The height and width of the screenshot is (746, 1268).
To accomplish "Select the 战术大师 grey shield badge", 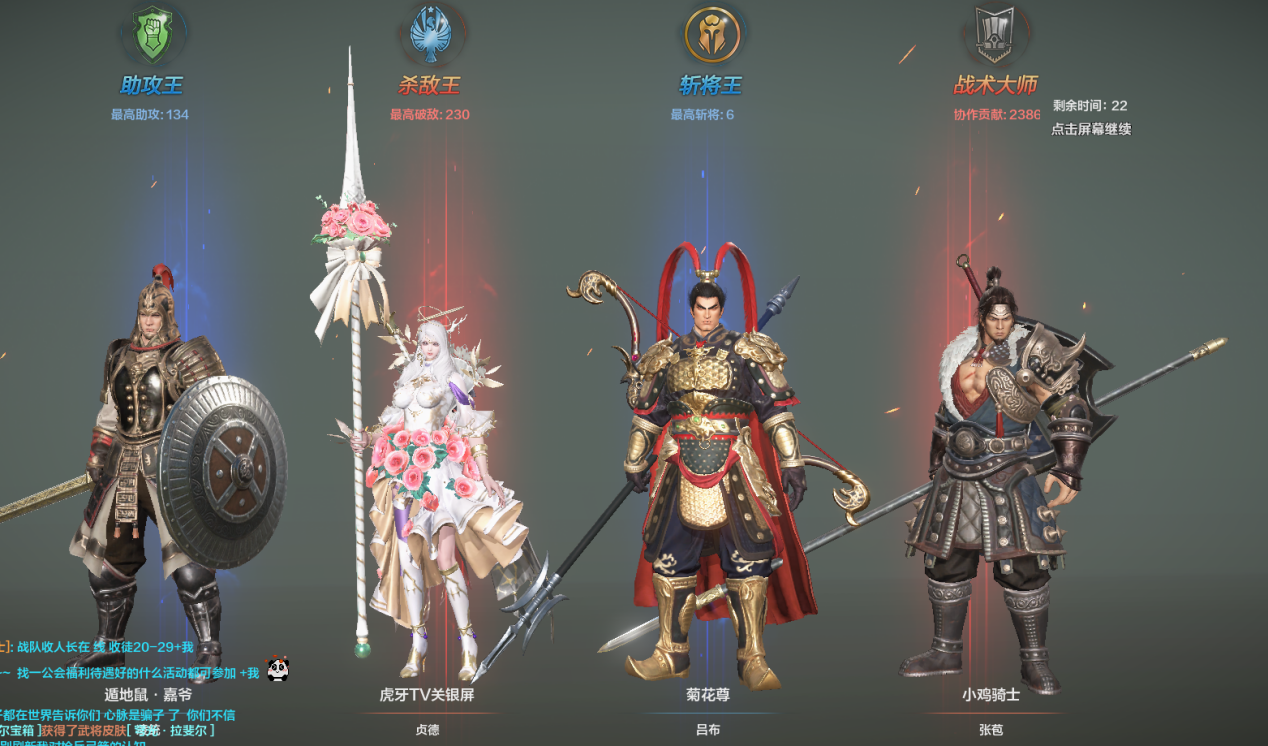I will point(994,35).
